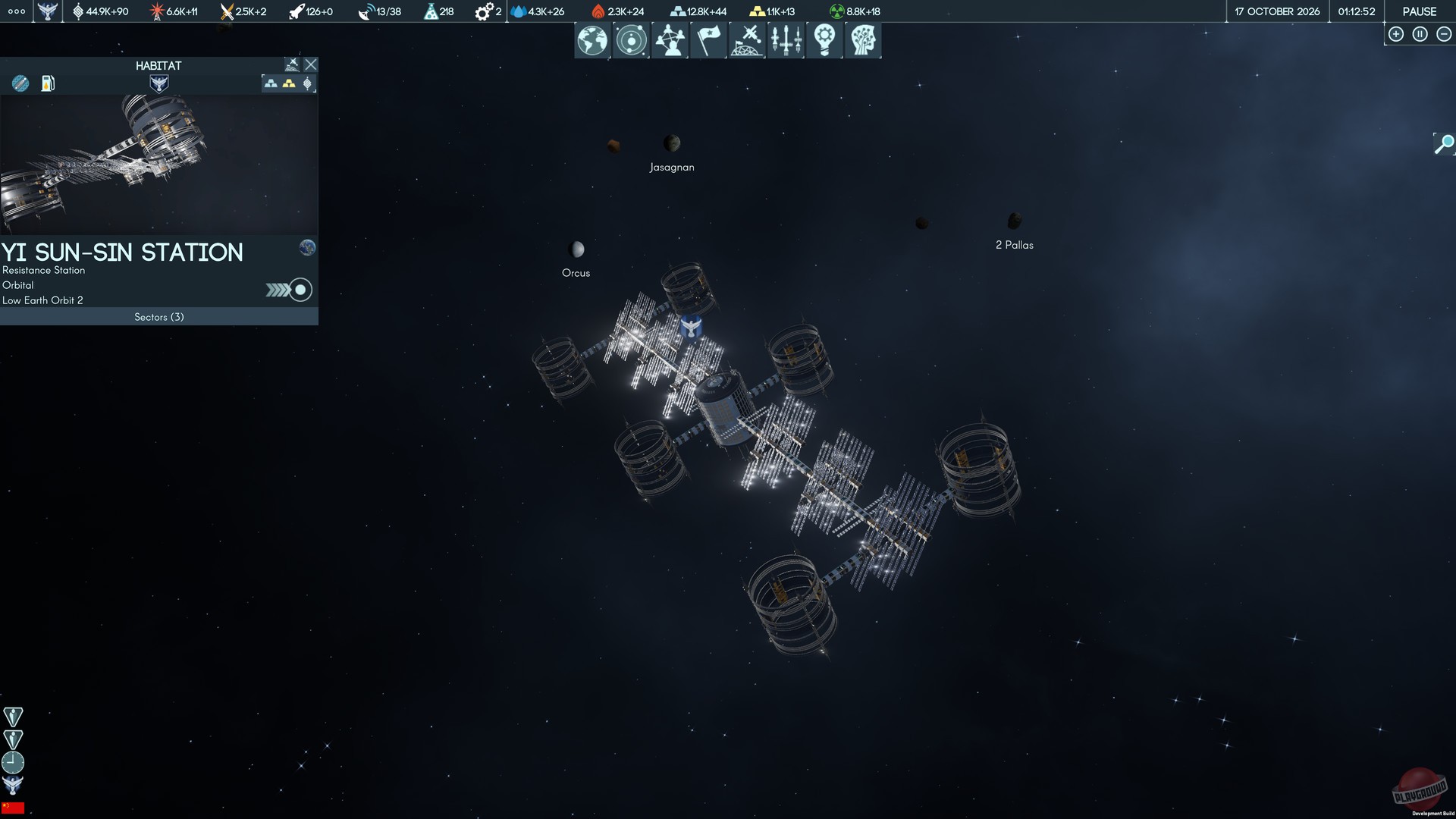Switch to the Earth globe view
Viewport: 1456px width, 819px height.
(592, 40)
